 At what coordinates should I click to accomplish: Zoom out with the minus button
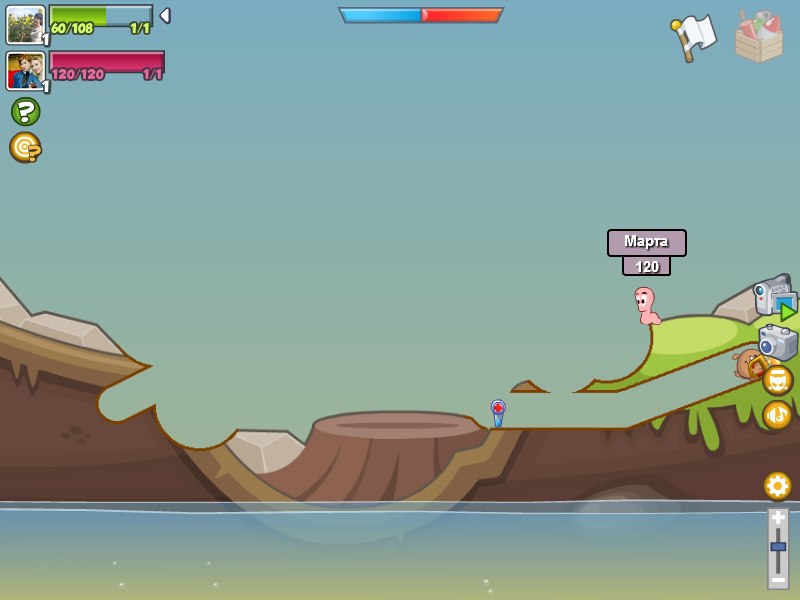click(x=778, y=579)
